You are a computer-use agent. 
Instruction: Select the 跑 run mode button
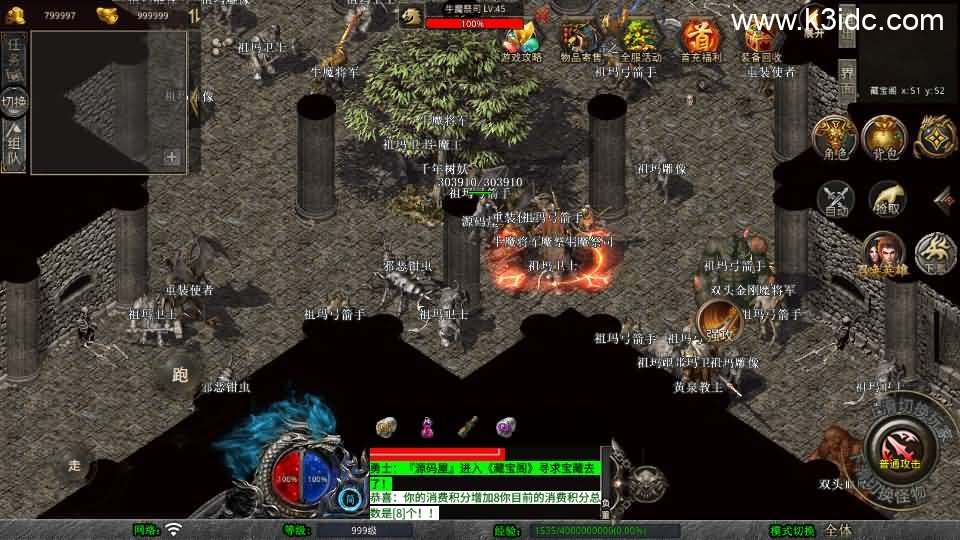pyautogui.click(x=180, y=376)
